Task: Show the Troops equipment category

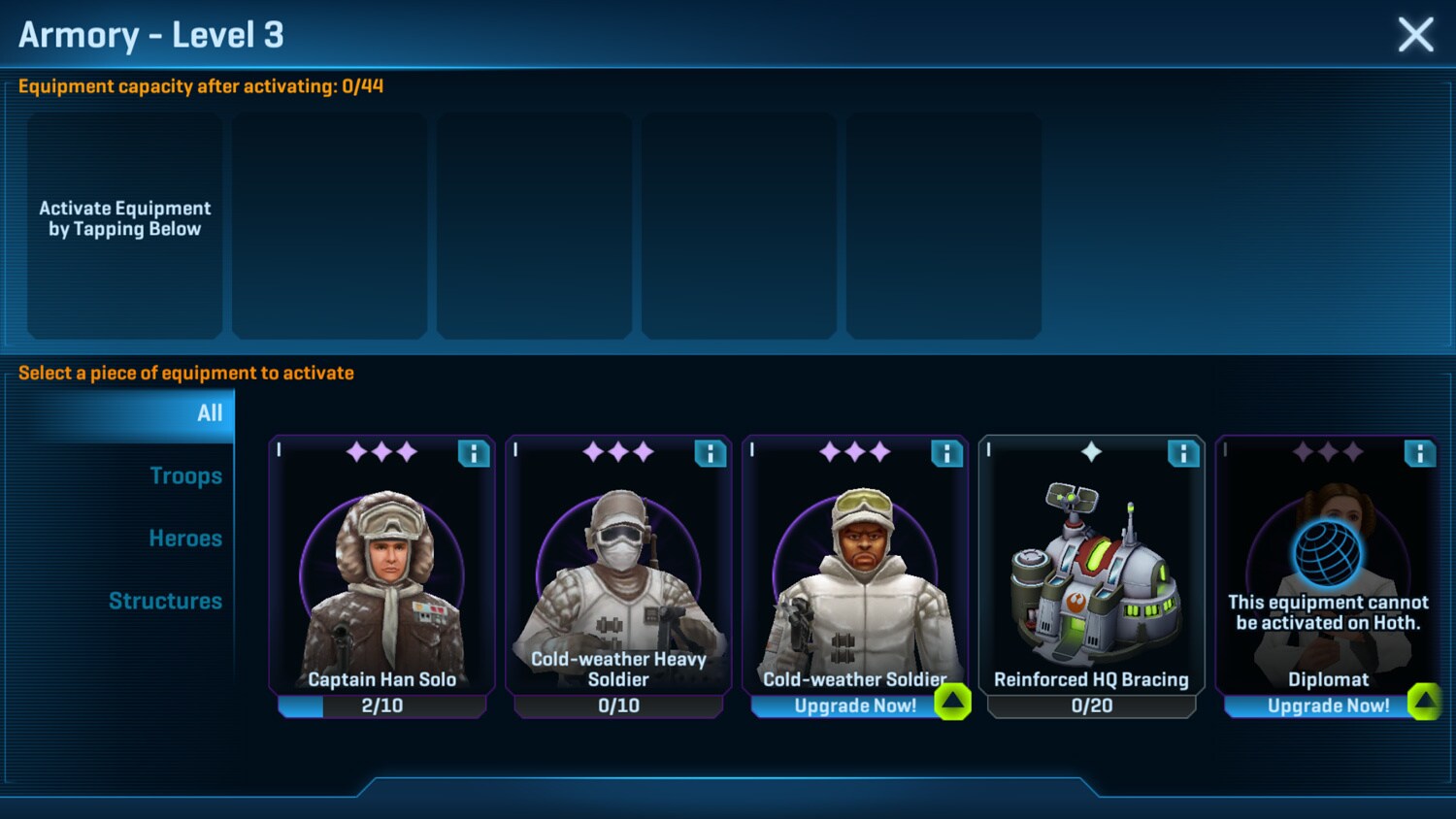Action: 185,476
